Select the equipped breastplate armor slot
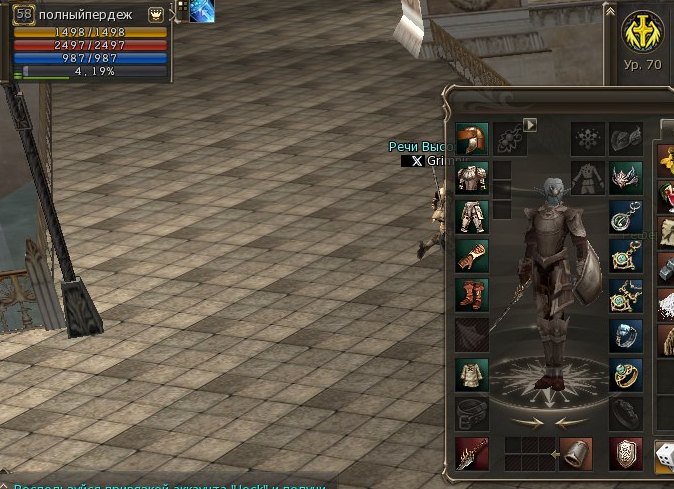The width and height of the screenshot is (674, 489). pos(471,178)
